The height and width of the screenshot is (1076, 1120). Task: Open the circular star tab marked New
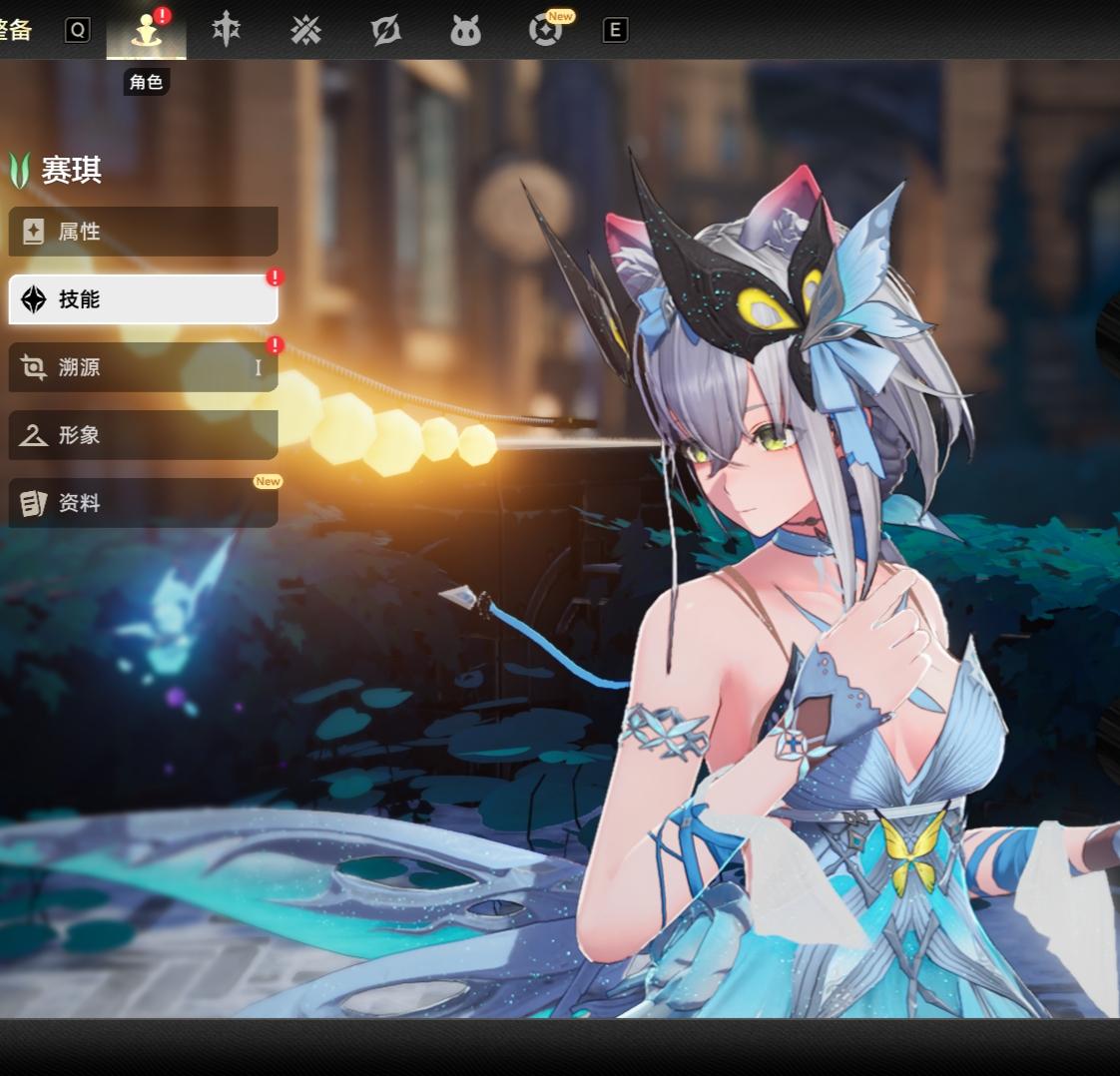point(545,31)
